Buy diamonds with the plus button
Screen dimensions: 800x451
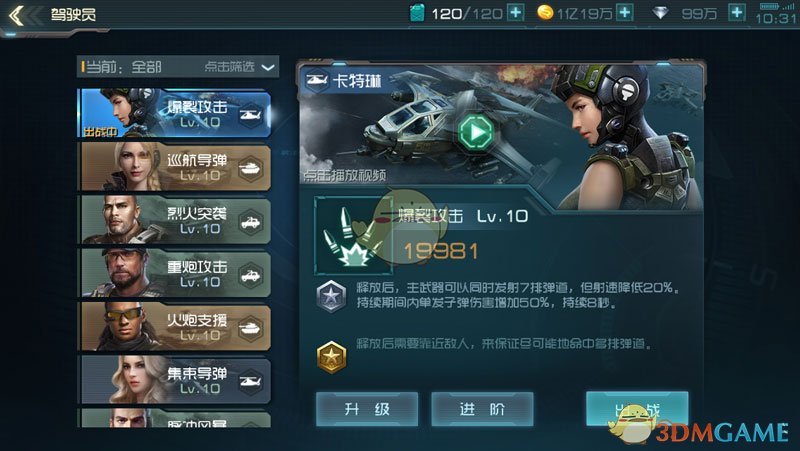pyautogui.click(x=737, y=13)
